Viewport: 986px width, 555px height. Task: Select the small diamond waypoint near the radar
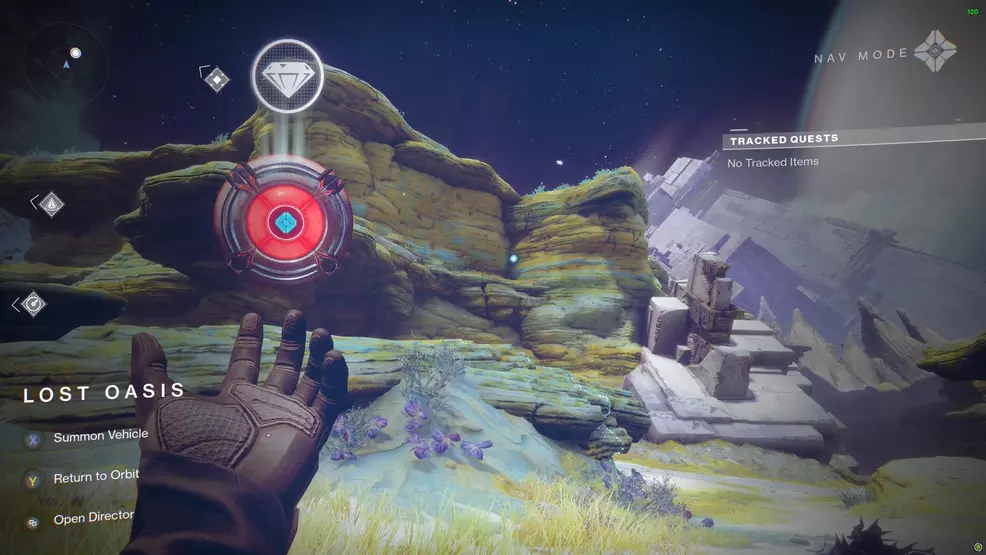217,79
